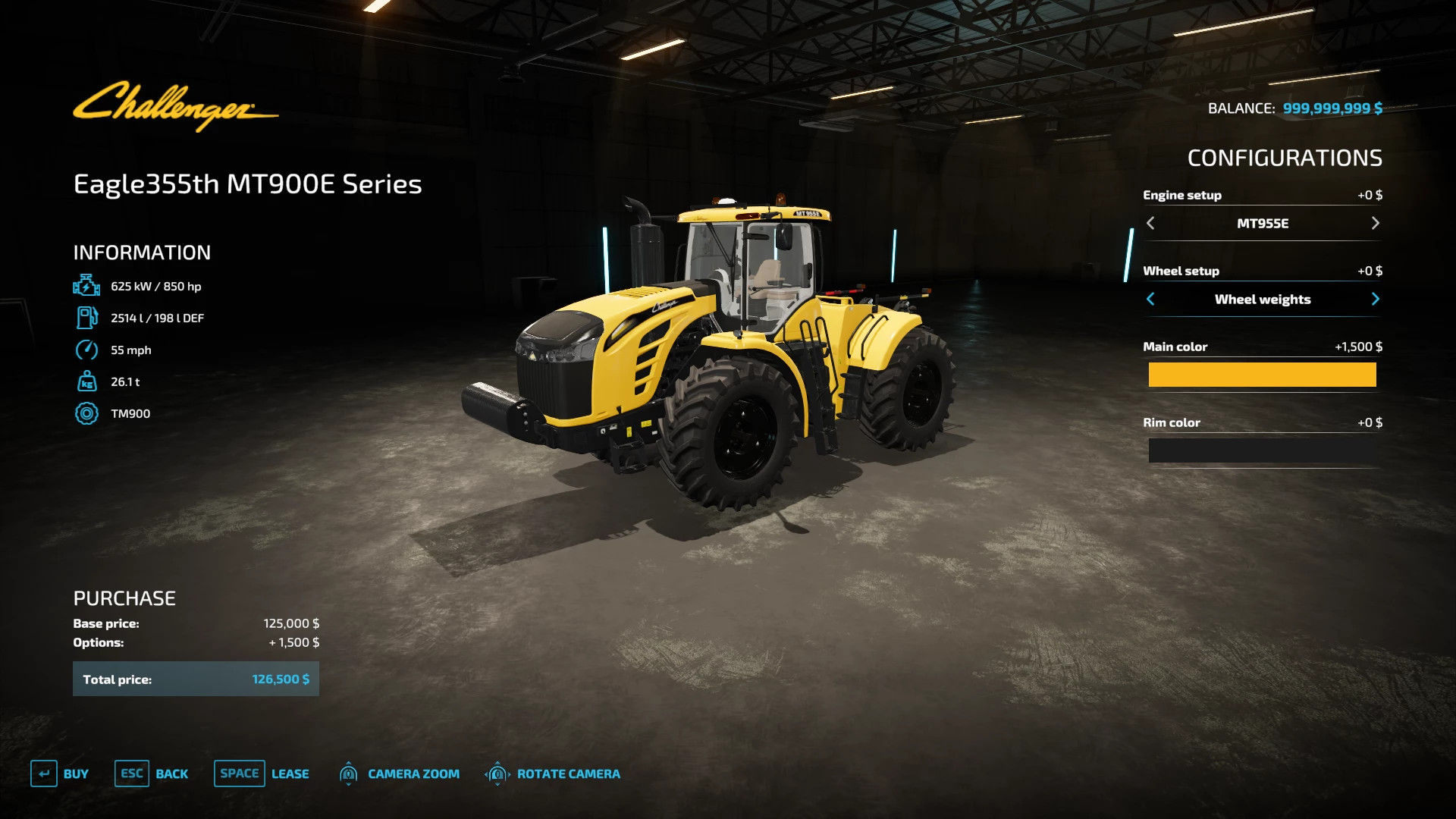Click the yellow Main color swatch

(x=1262, y=375)
